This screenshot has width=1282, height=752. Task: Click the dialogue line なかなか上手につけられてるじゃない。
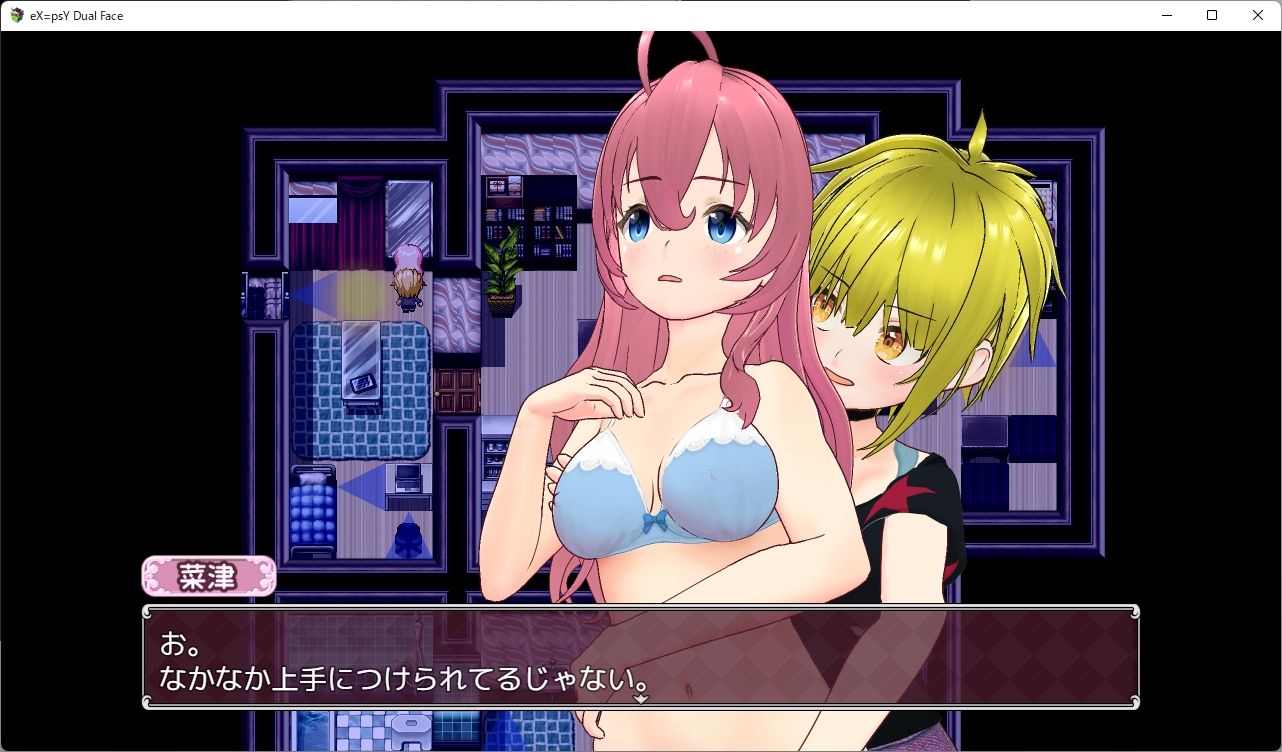click(x=405, y=677)
